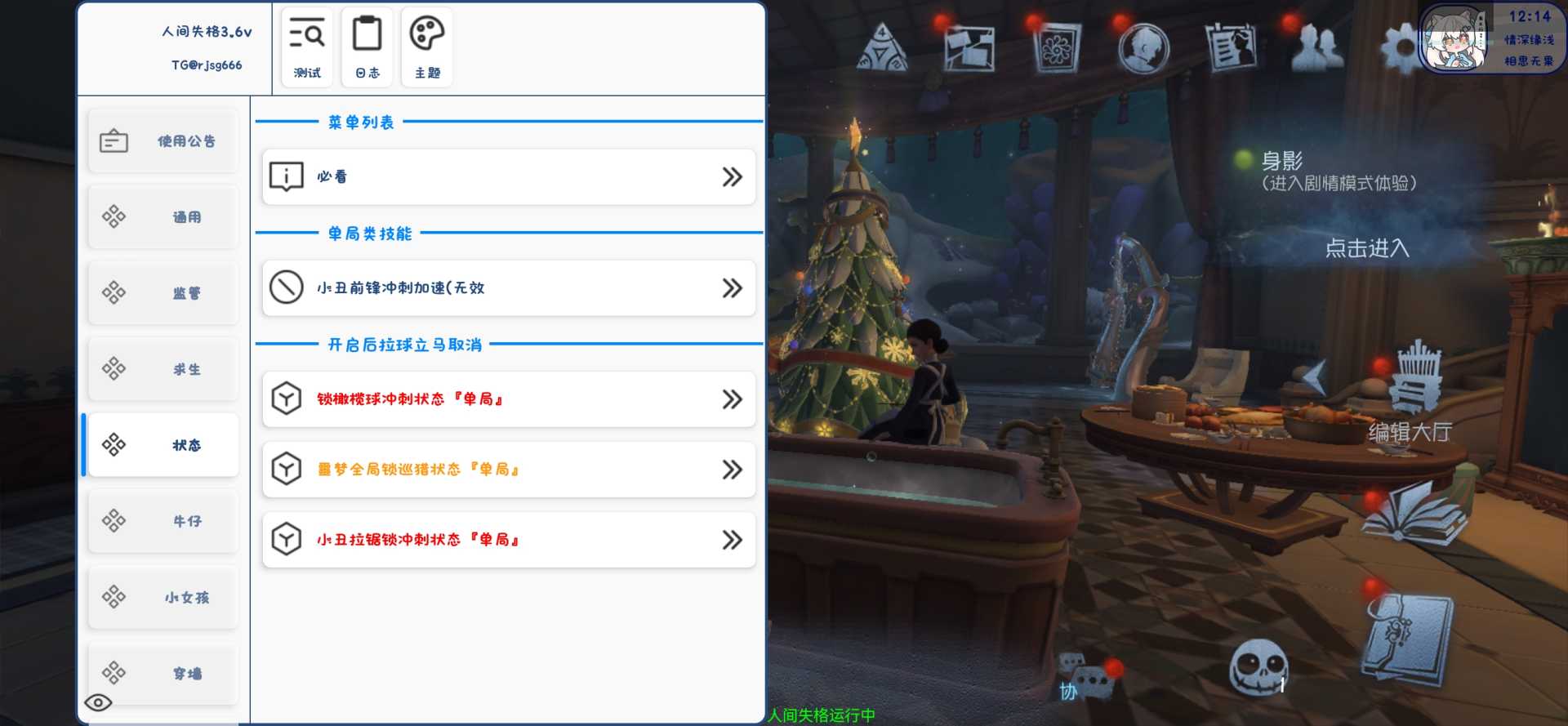The width and height of the screenshot is (1568, 726).
Task: Switch to the 通用 sidebar tab
Action: [x=162, y=217]
